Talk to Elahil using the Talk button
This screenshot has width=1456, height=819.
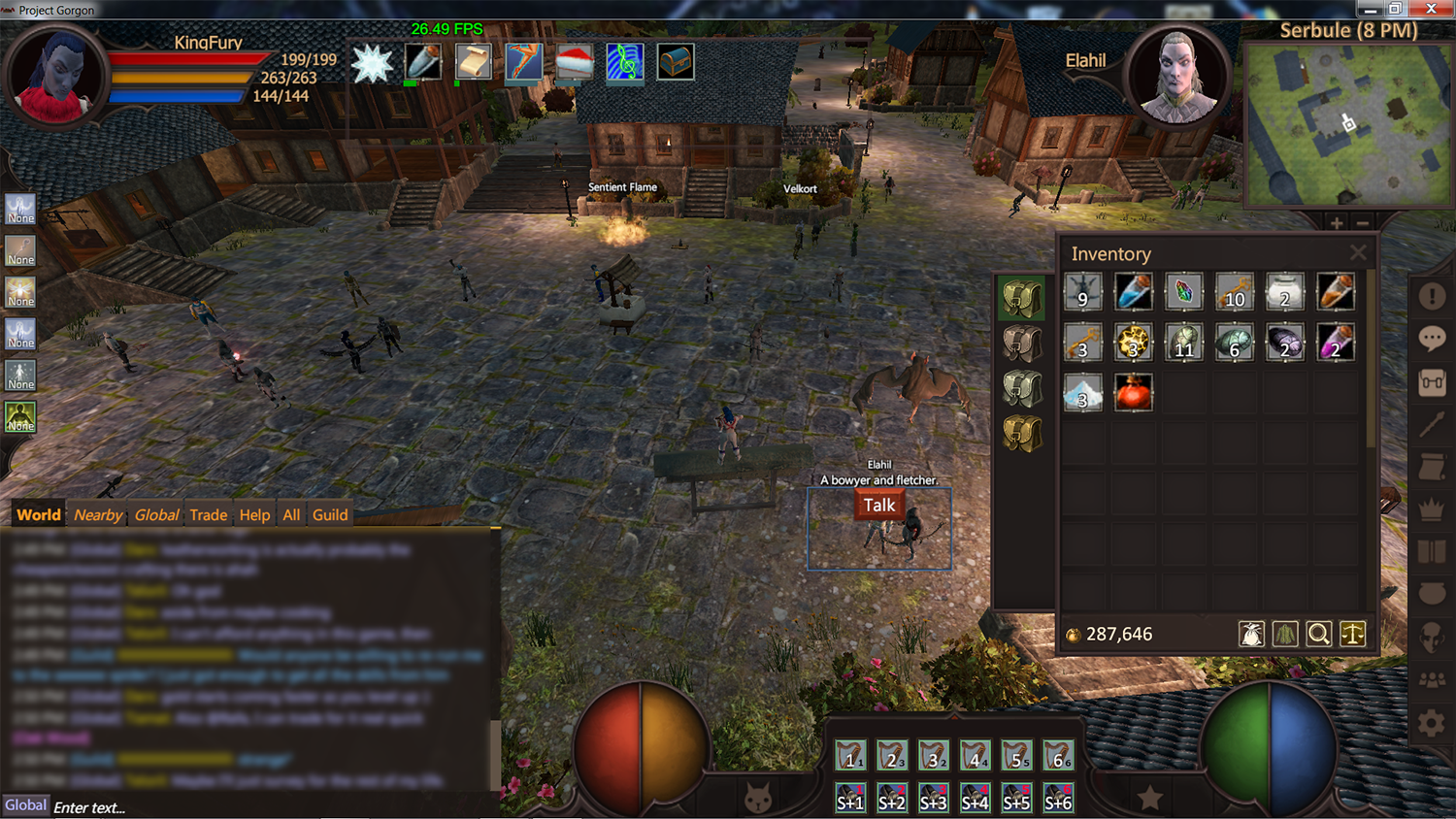(878, 506)
